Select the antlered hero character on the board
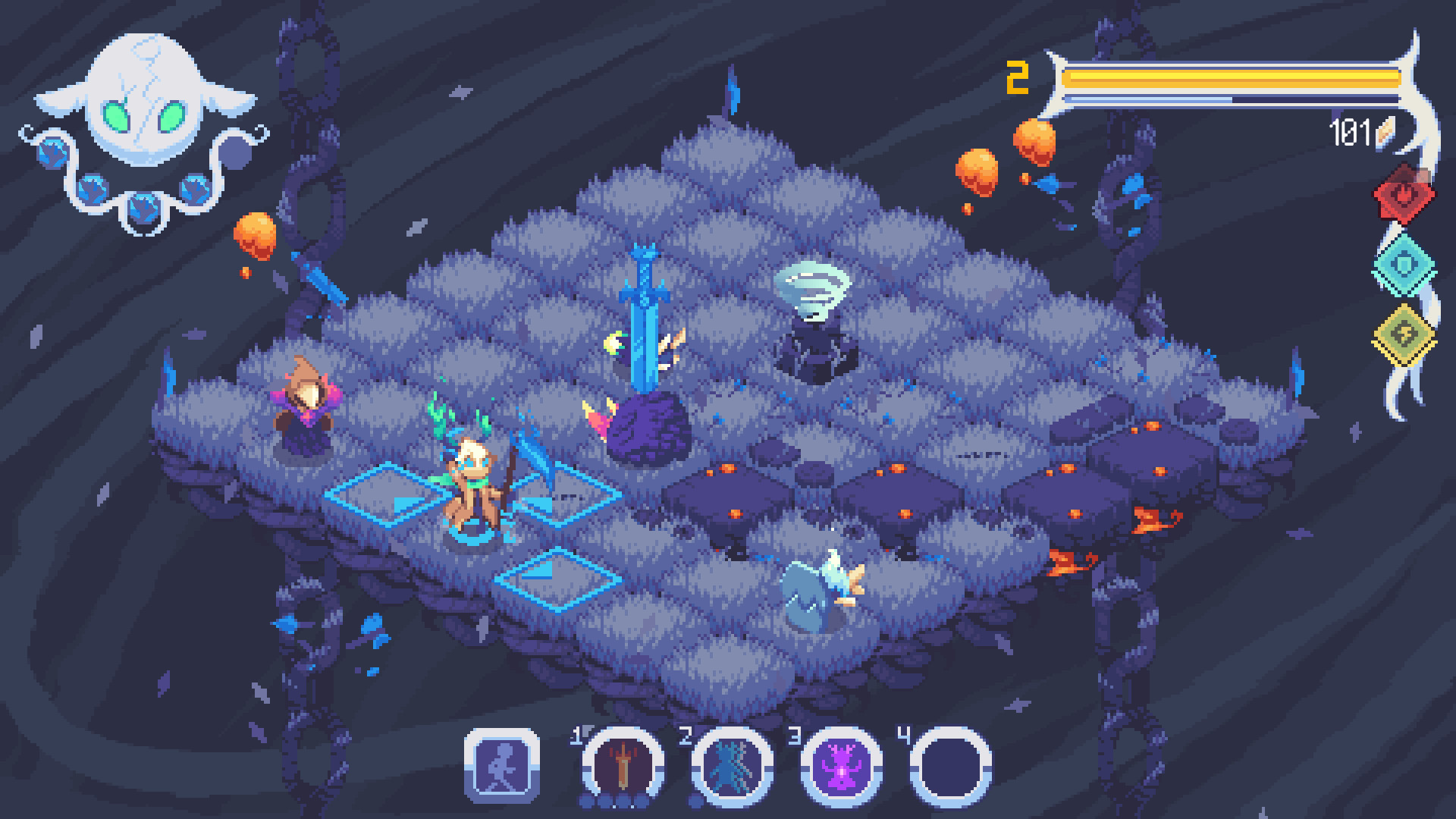Screen dimensions: 1456x819 [x=474, y=485]
